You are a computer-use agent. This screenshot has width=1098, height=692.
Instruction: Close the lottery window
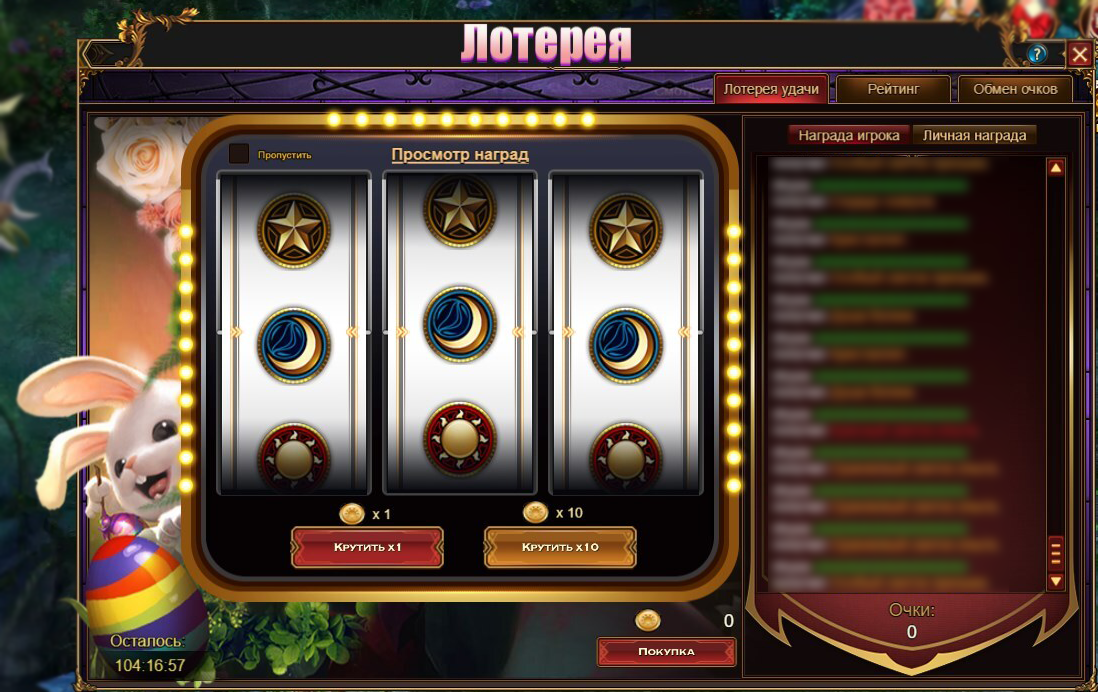(1079, 54)
